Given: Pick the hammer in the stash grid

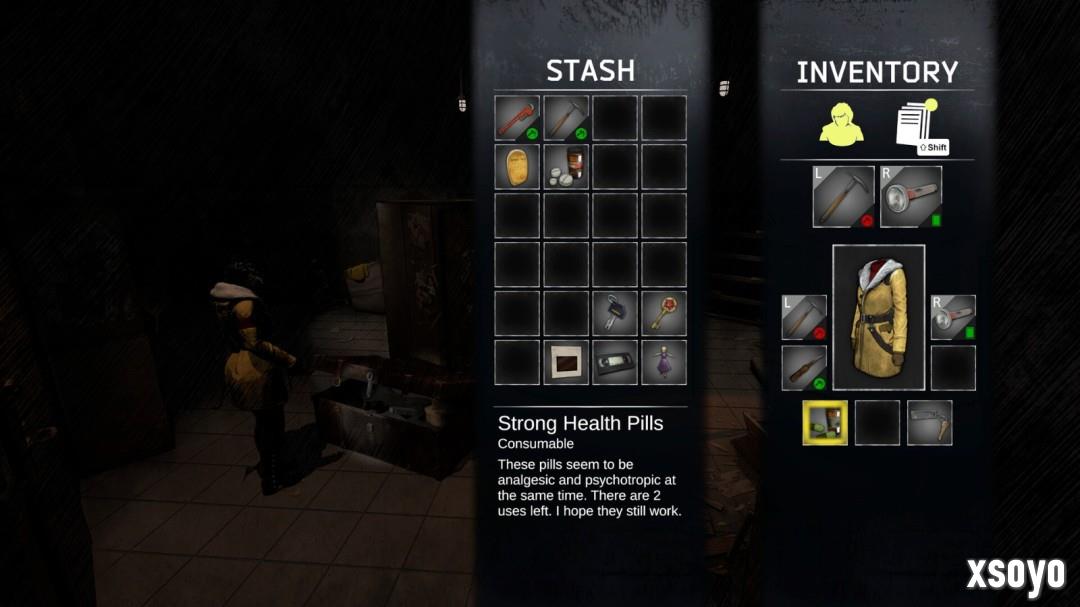Looking at the screenshot, I should (566, 118).
